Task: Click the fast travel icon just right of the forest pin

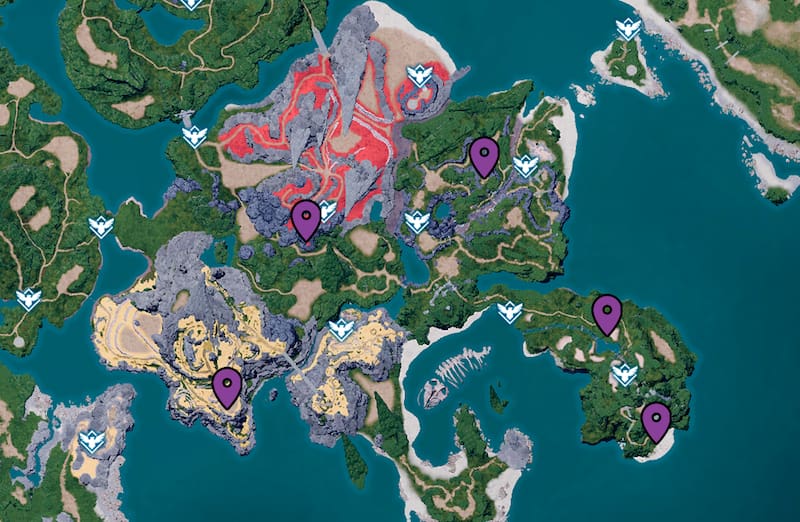Action: 525,166
